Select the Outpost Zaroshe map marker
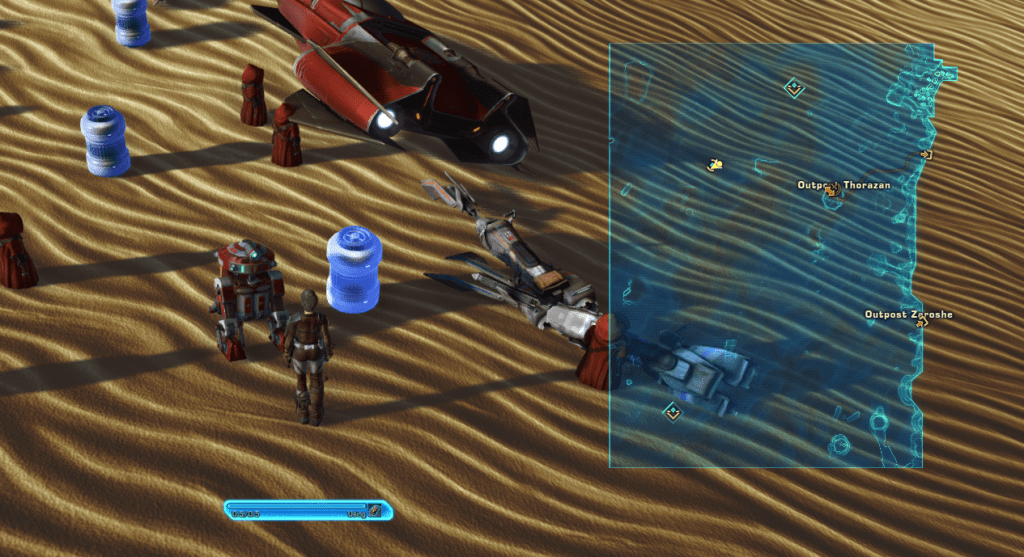This screenshot has height=557, width=1024. (921, 323)
